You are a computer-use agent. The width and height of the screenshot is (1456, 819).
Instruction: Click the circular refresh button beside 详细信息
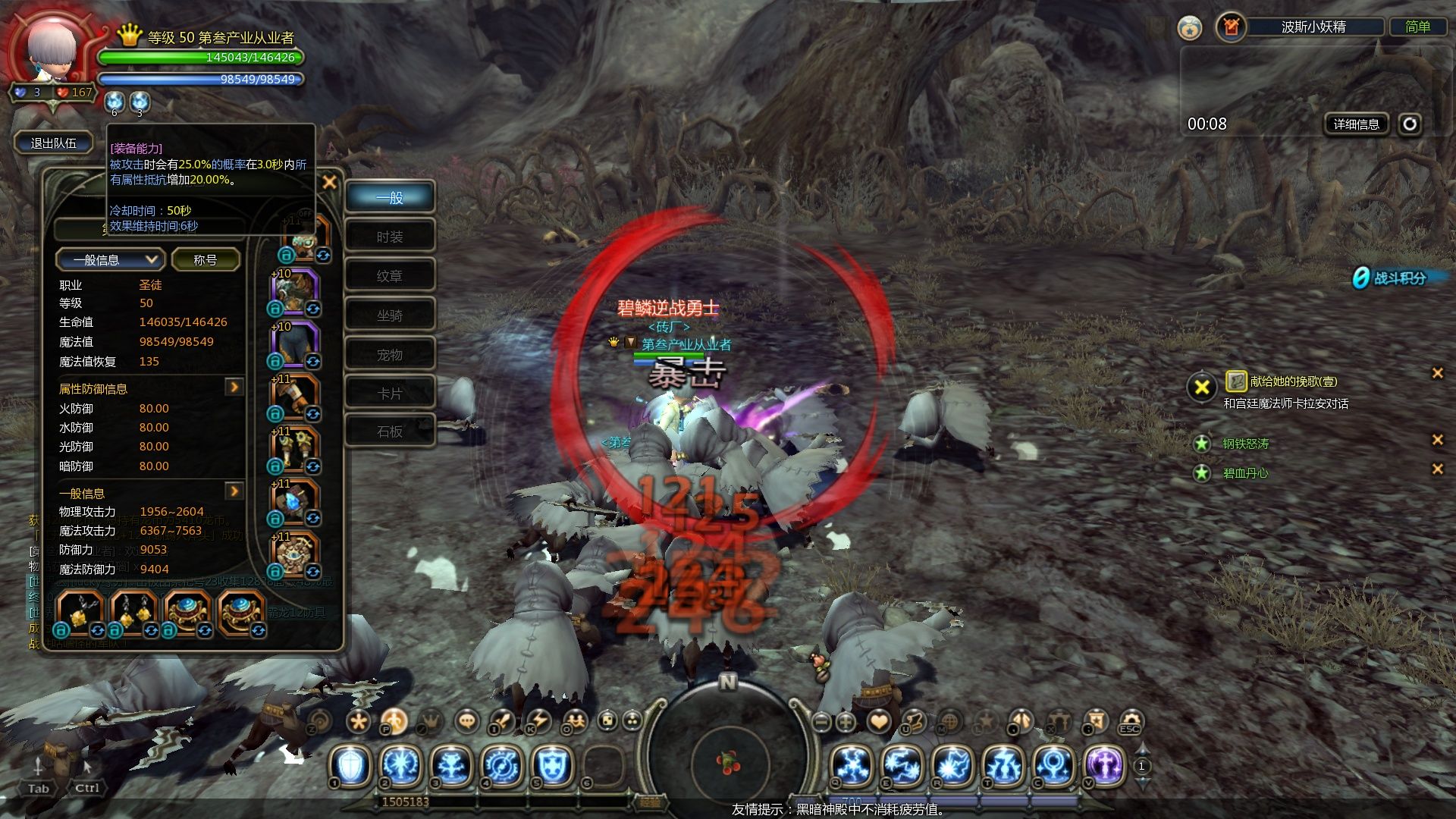pyautogui.click(x=1410, y=124)
